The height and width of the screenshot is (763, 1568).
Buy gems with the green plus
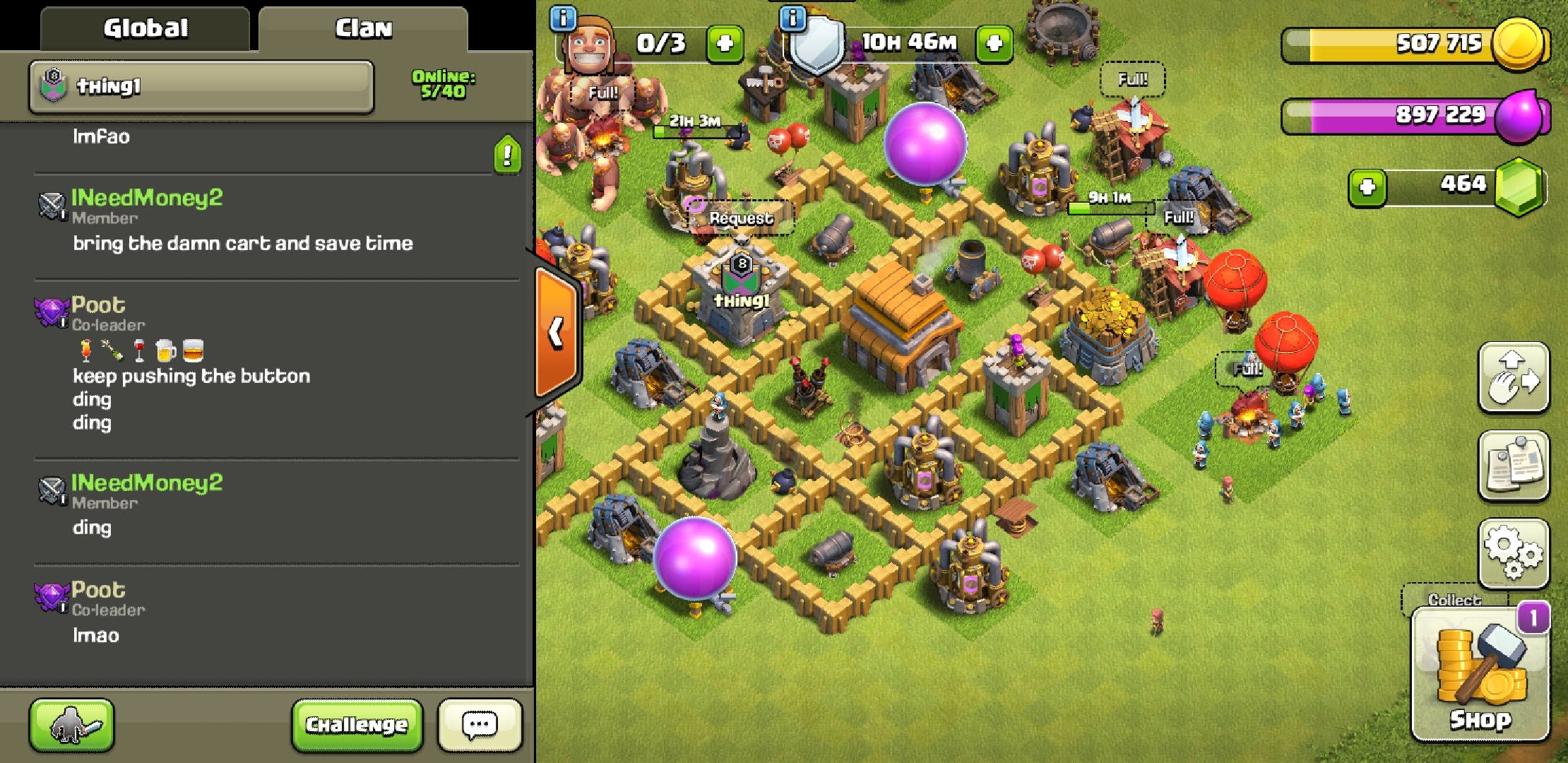tap(1367, 187)
